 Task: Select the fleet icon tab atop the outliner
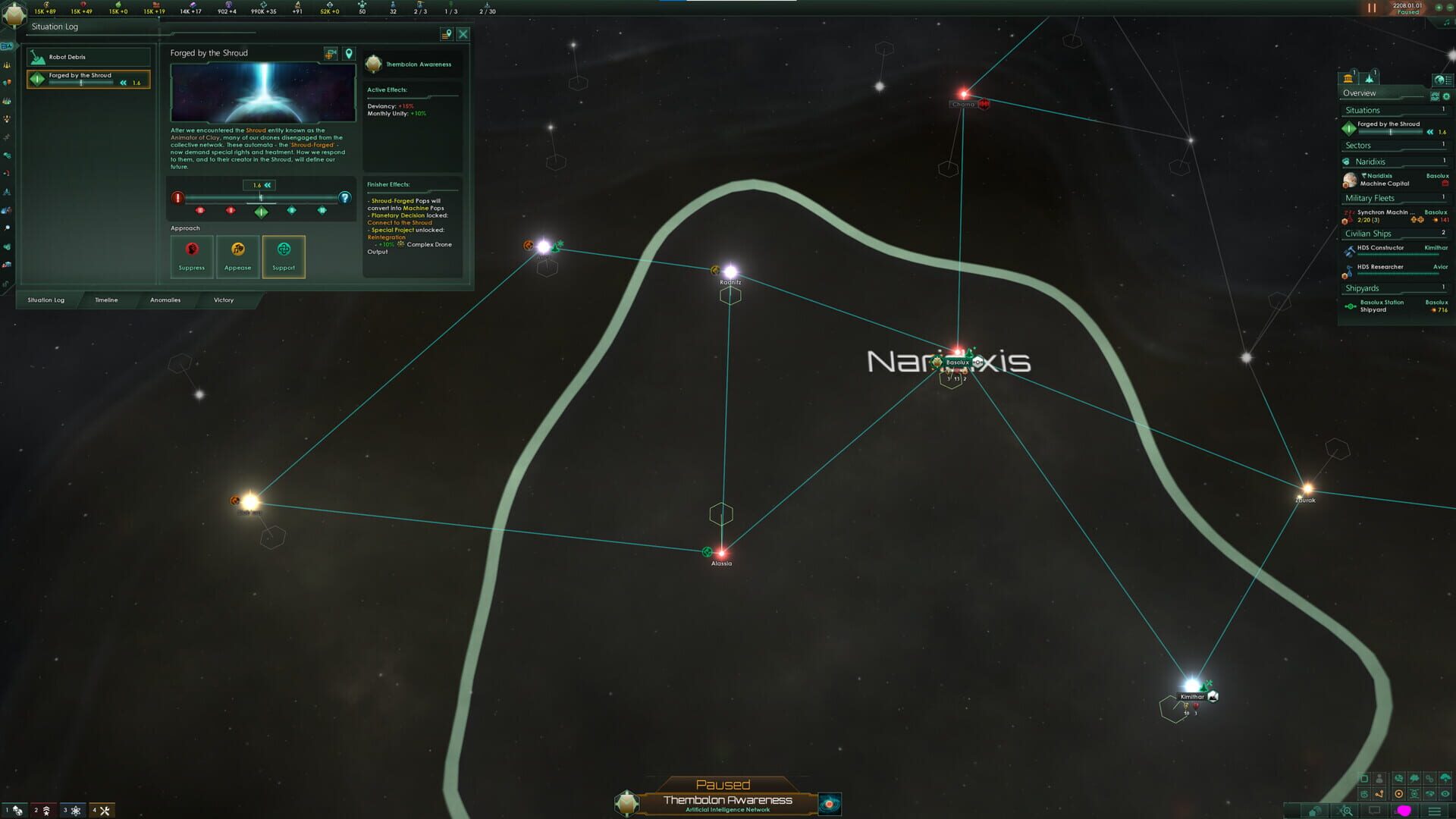point(1370,79)
